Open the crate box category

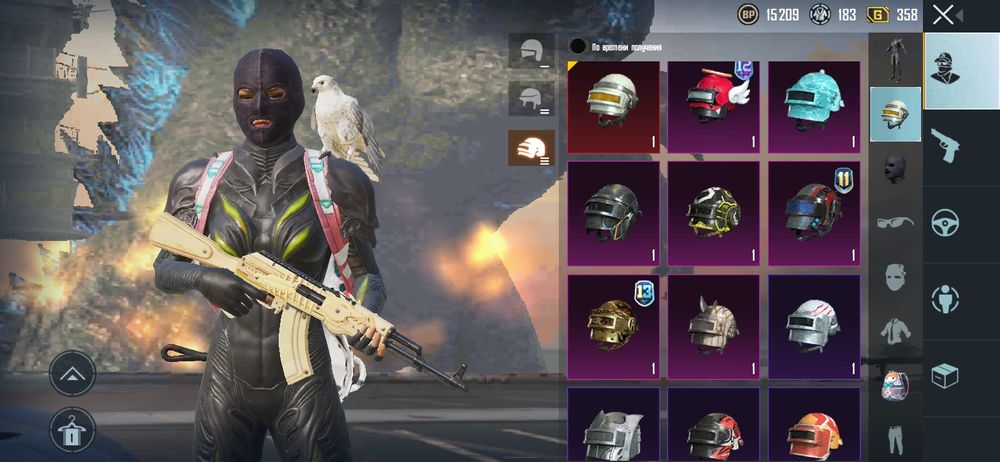coord(945,375)
